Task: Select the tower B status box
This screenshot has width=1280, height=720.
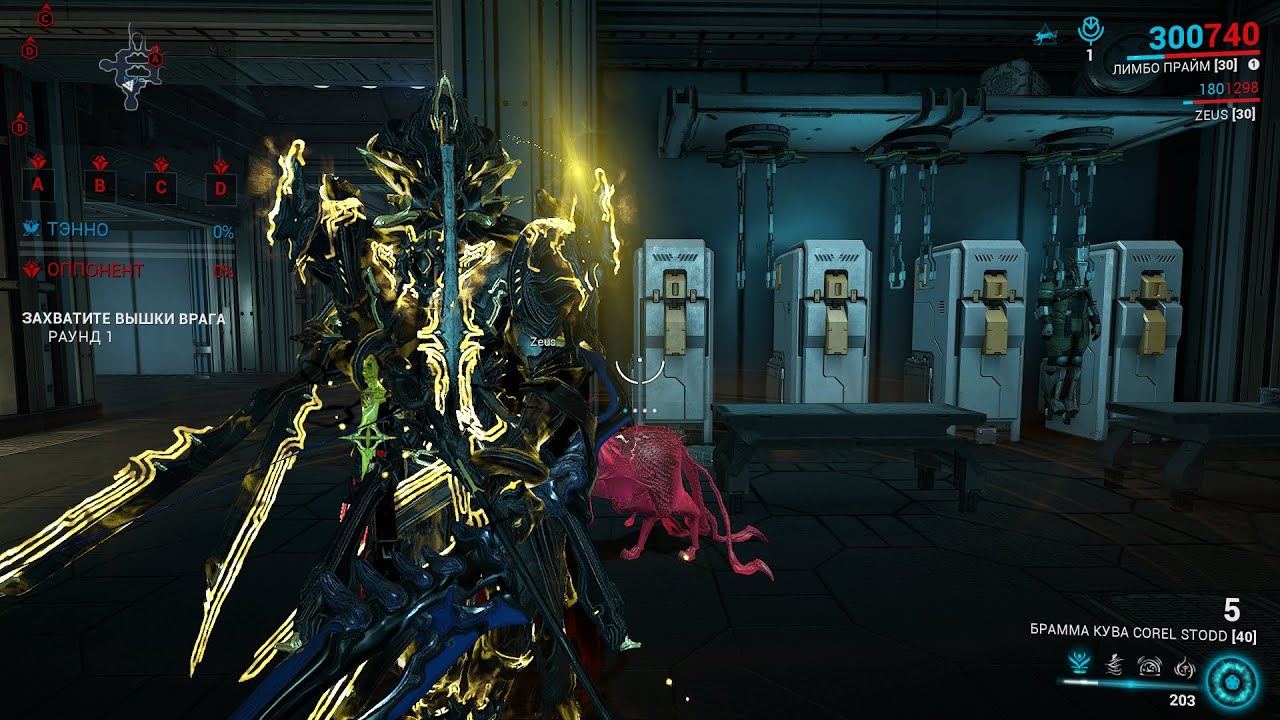Action: point(99,184)
